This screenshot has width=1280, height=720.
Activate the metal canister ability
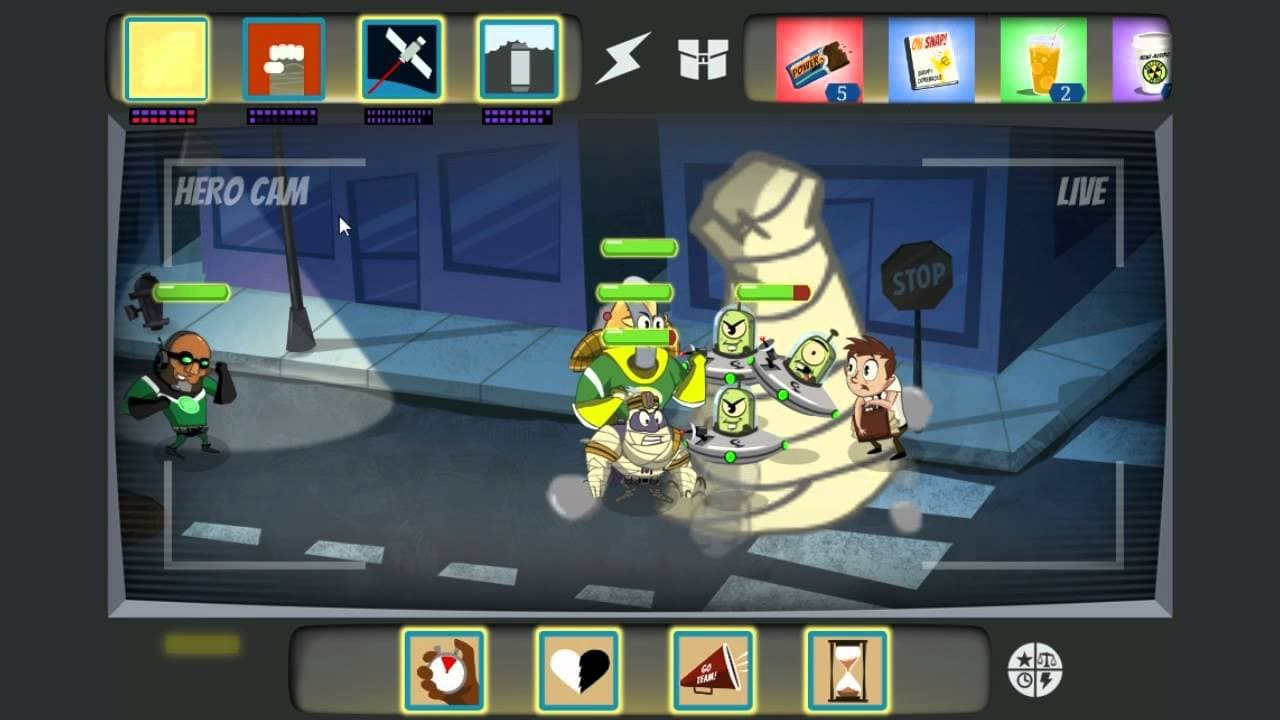pos(520,59)
